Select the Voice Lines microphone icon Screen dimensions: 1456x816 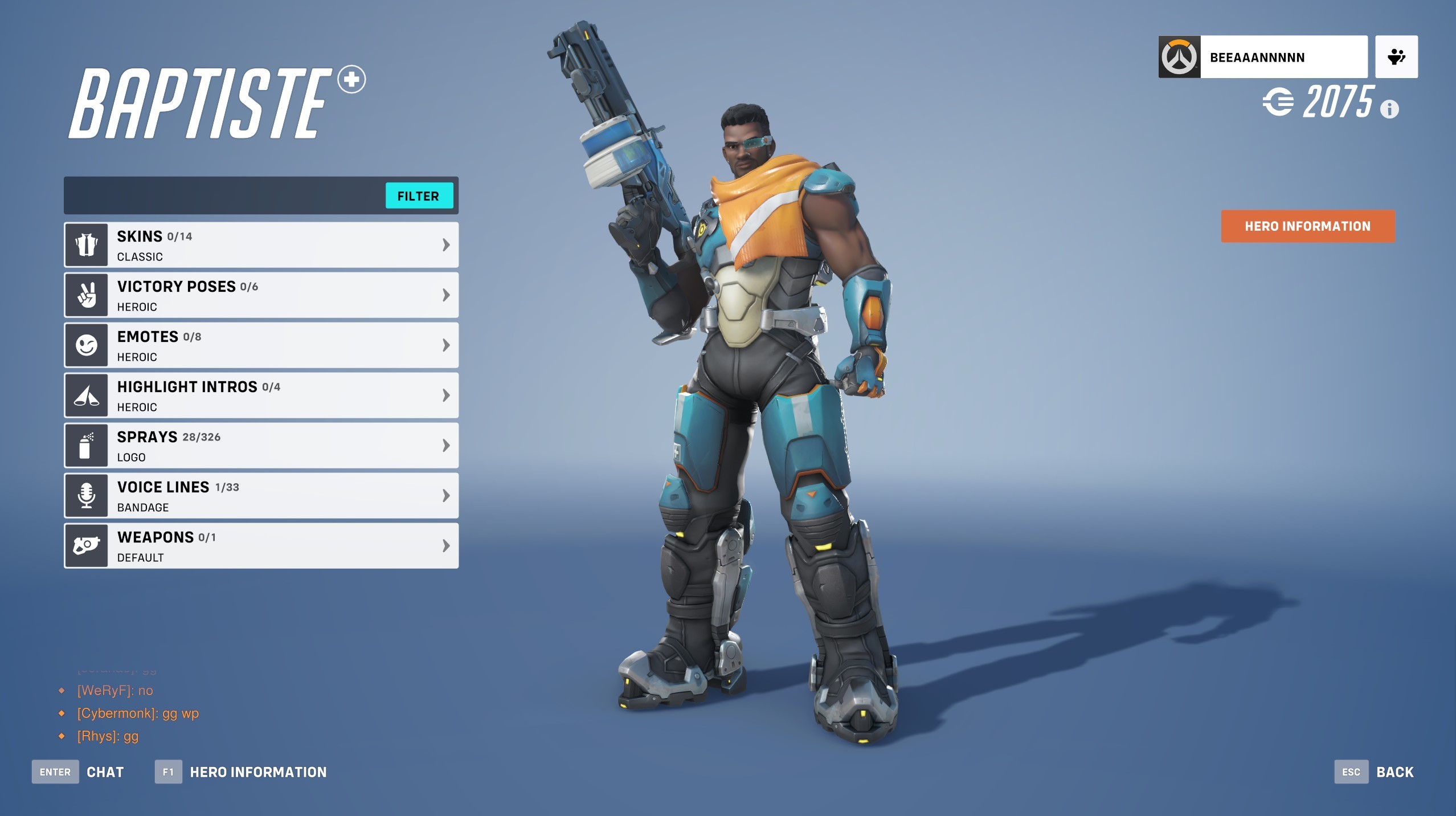(86, 495)
